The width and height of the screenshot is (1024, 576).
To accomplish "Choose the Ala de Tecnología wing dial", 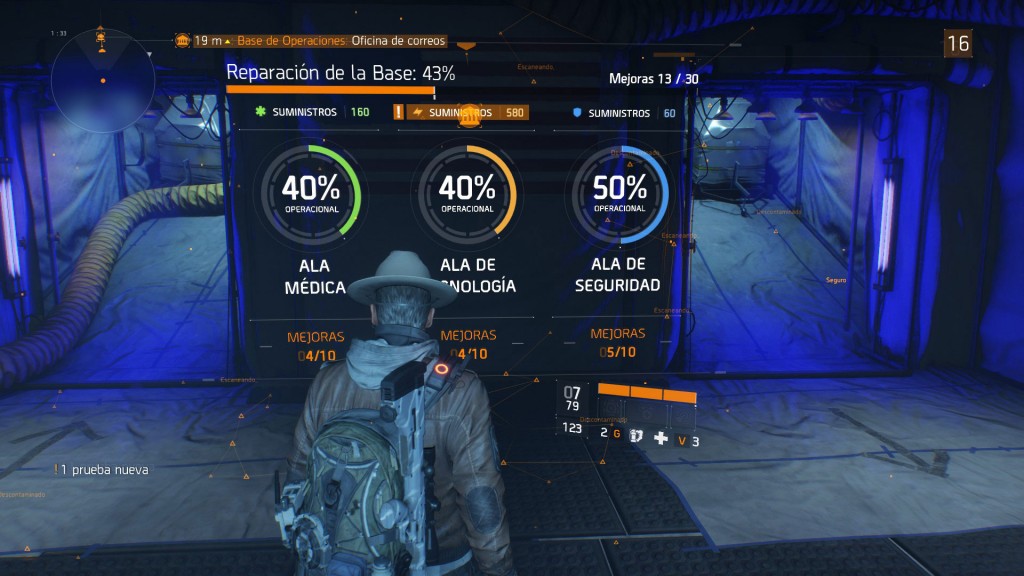I will (467, 192).
